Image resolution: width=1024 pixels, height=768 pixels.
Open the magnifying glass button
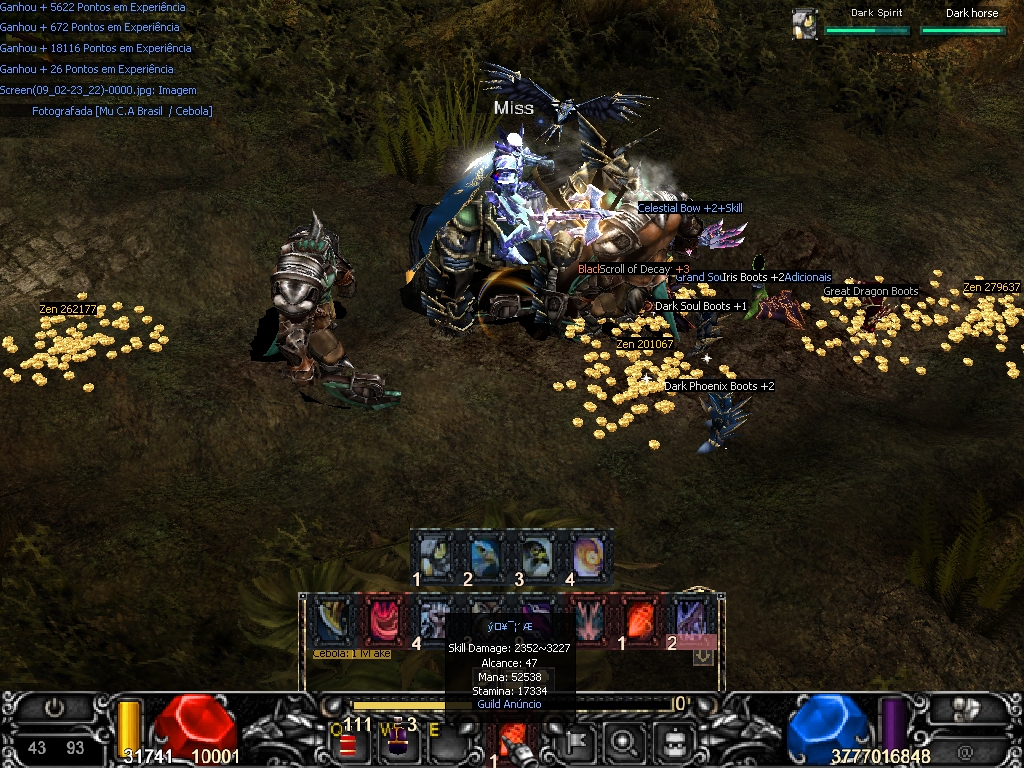pyautogui.click(x=625, y=742)
